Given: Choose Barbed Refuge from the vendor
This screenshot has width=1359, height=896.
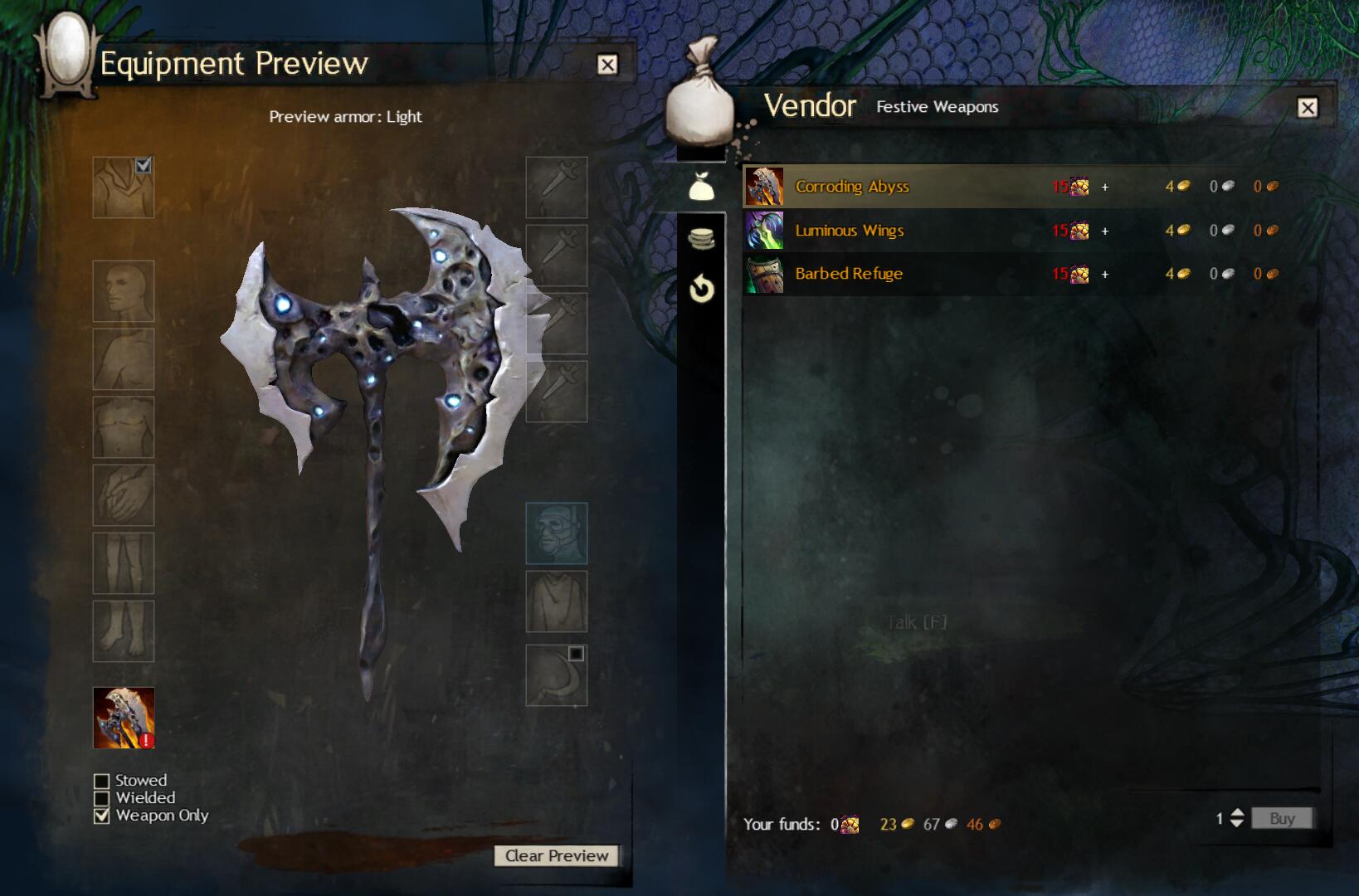Looking at the screenshot, I should 848,274.
